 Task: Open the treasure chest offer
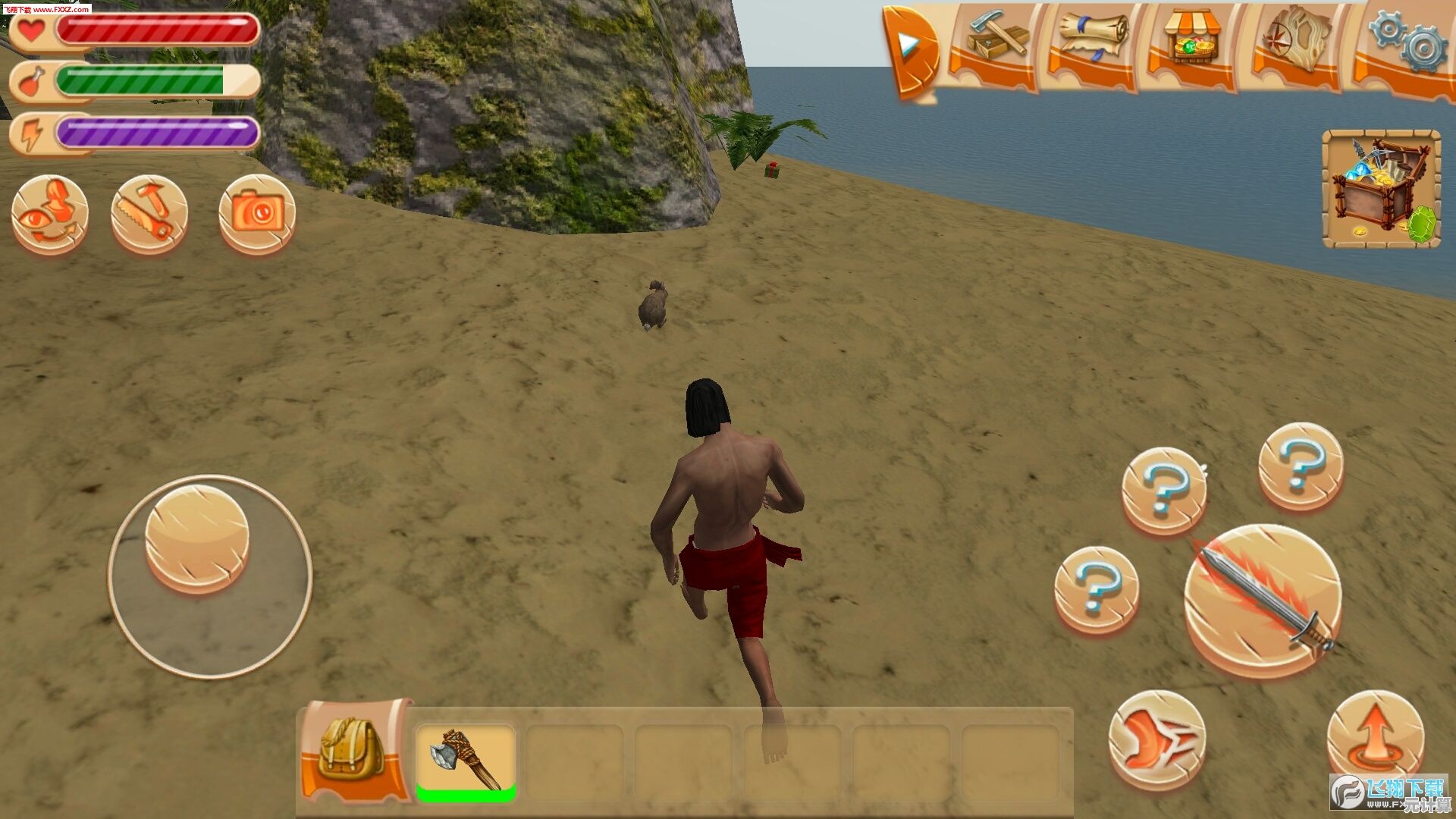pos(1381,190)
